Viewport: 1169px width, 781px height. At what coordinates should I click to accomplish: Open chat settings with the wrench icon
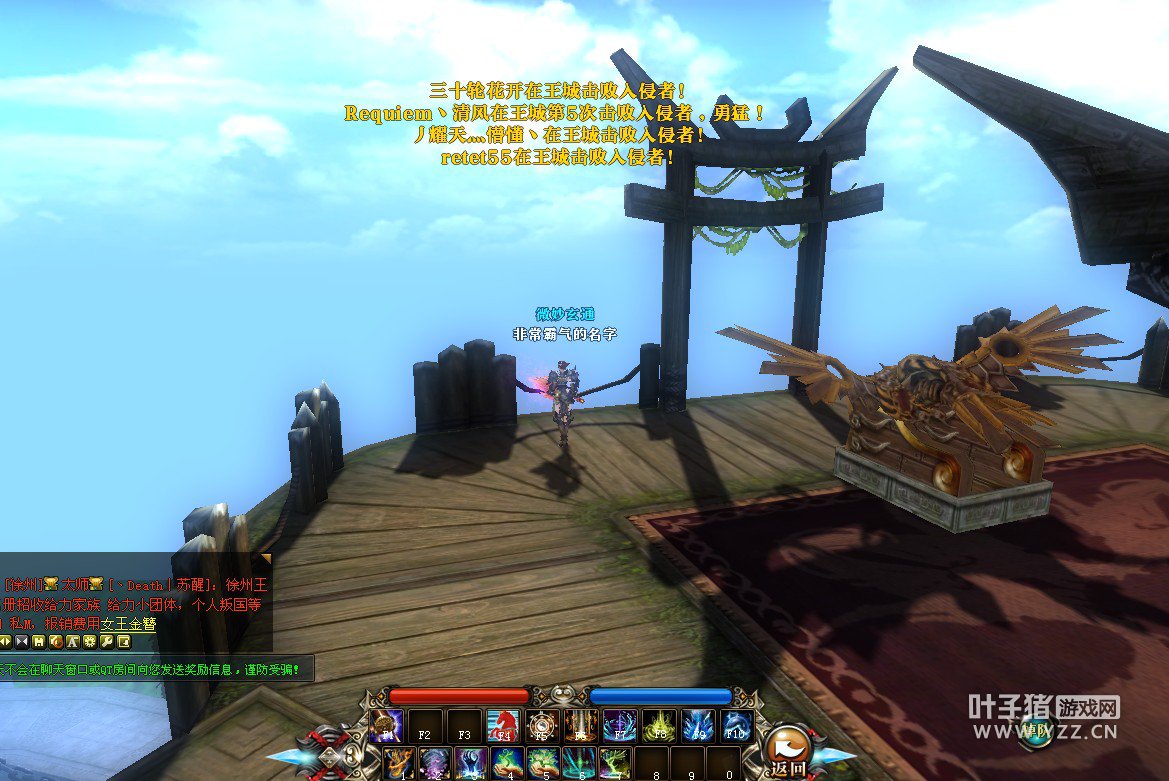tap(107, 641)
